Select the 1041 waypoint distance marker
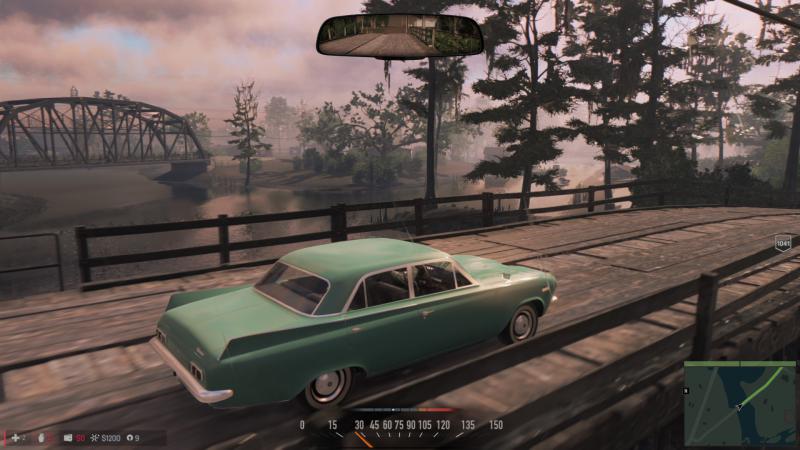Screen dimensions: 800x450 coord(783,241)
